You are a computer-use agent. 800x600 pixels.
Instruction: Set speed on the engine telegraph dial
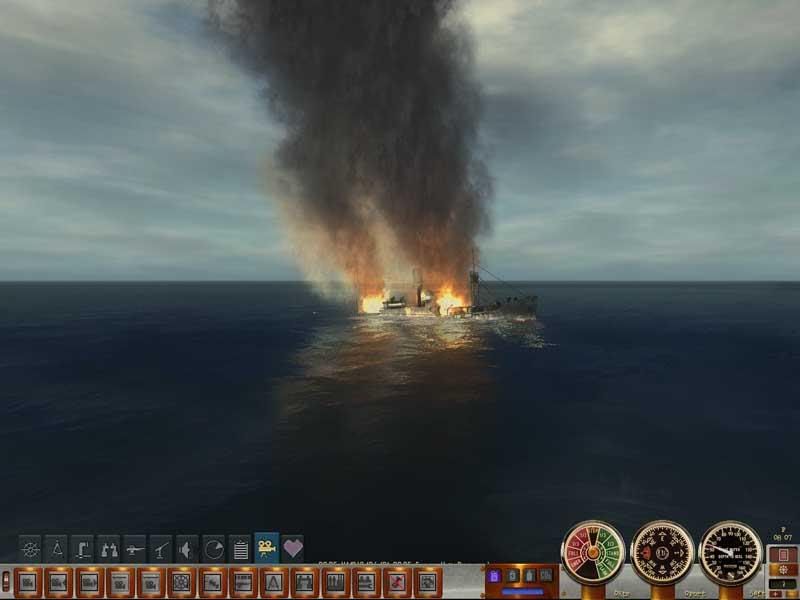click(593, 553)
